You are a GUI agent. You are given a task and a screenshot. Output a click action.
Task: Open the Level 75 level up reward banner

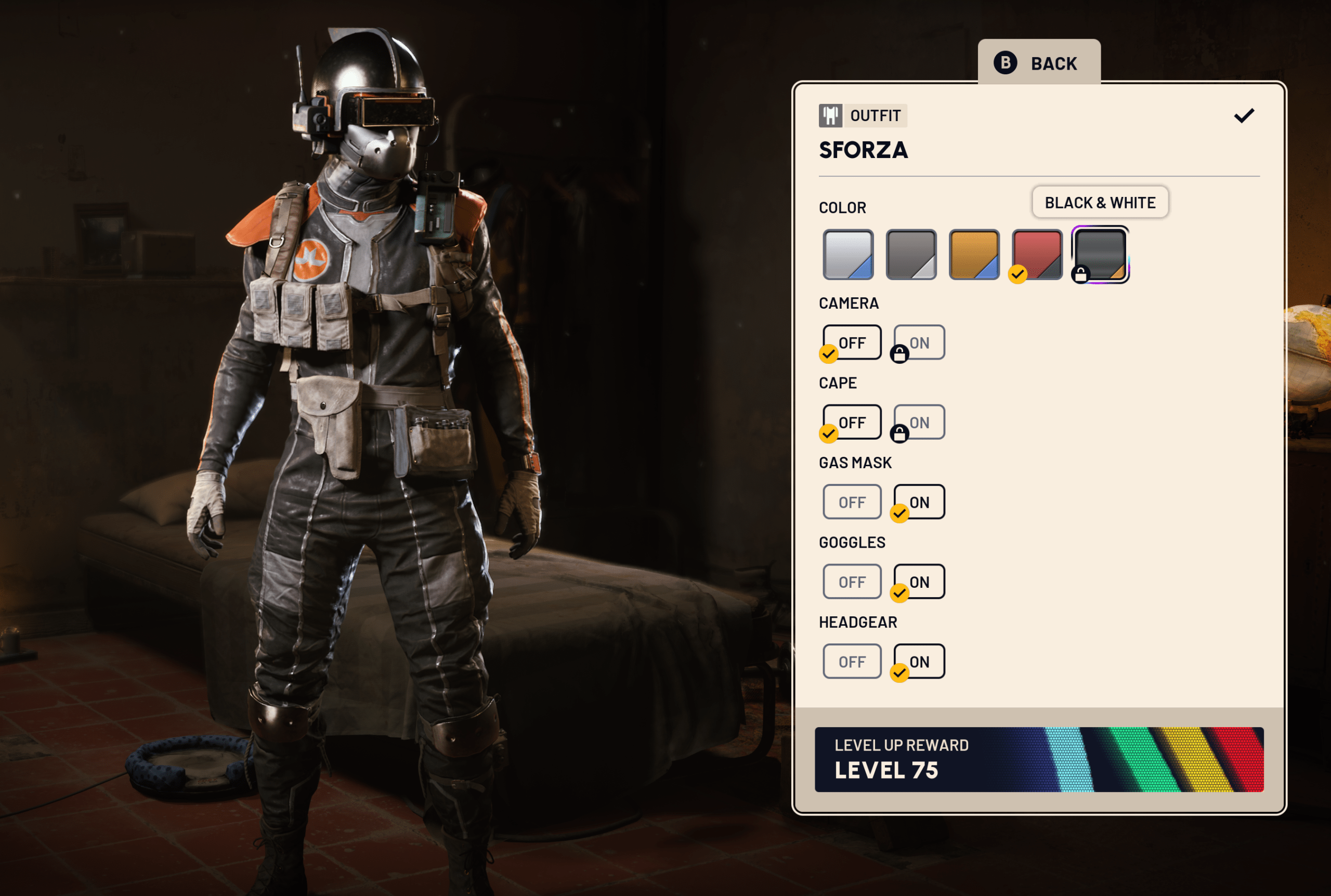tap(1038, 759)
